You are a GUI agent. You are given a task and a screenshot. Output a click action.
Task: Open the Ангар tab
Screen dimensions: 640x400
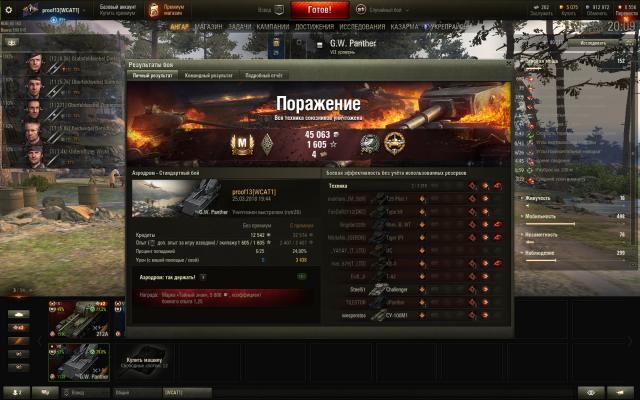point(180,26)
